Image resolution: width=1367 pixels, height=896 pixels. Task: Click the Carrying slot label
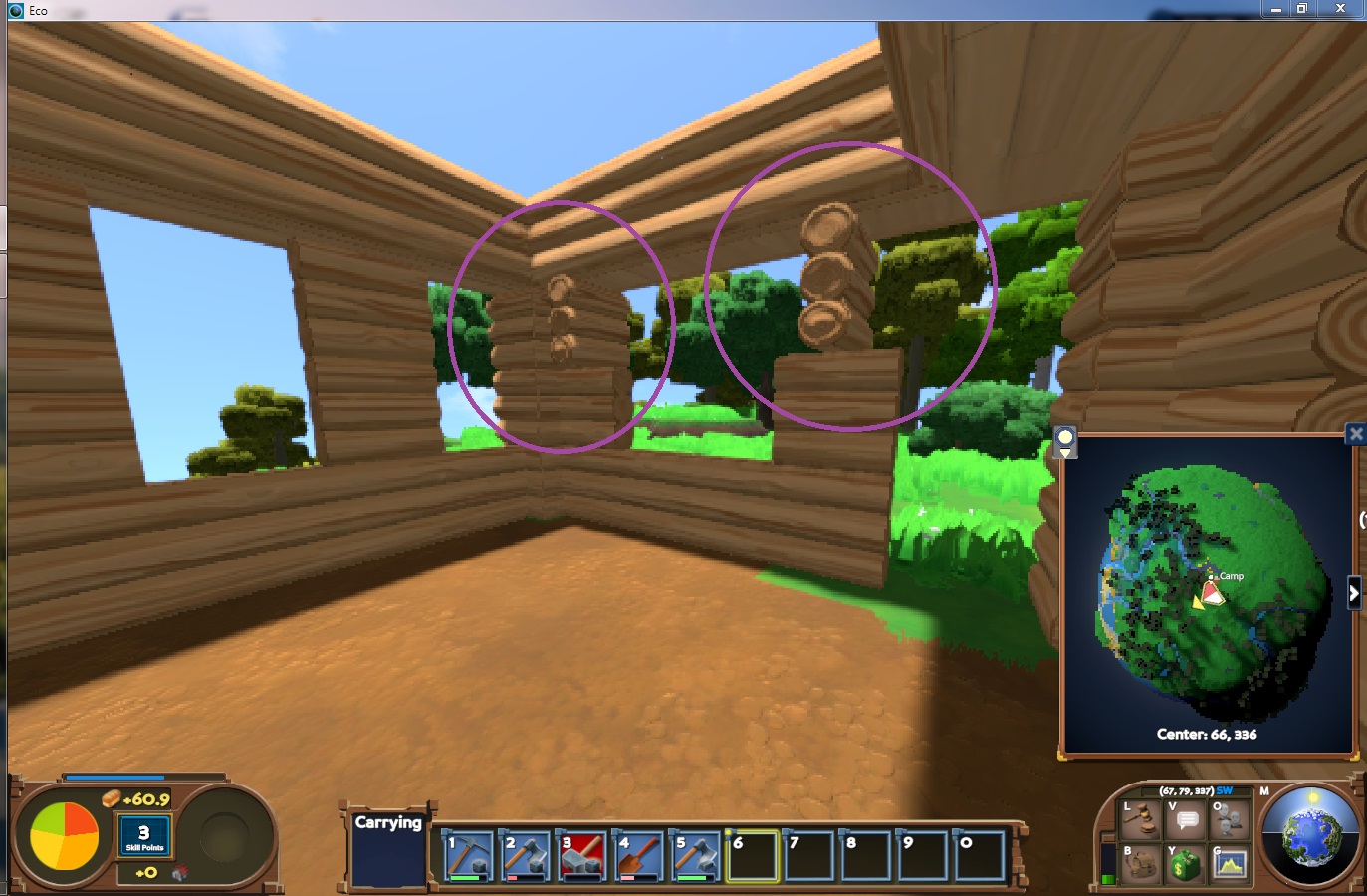click(388, 823)
